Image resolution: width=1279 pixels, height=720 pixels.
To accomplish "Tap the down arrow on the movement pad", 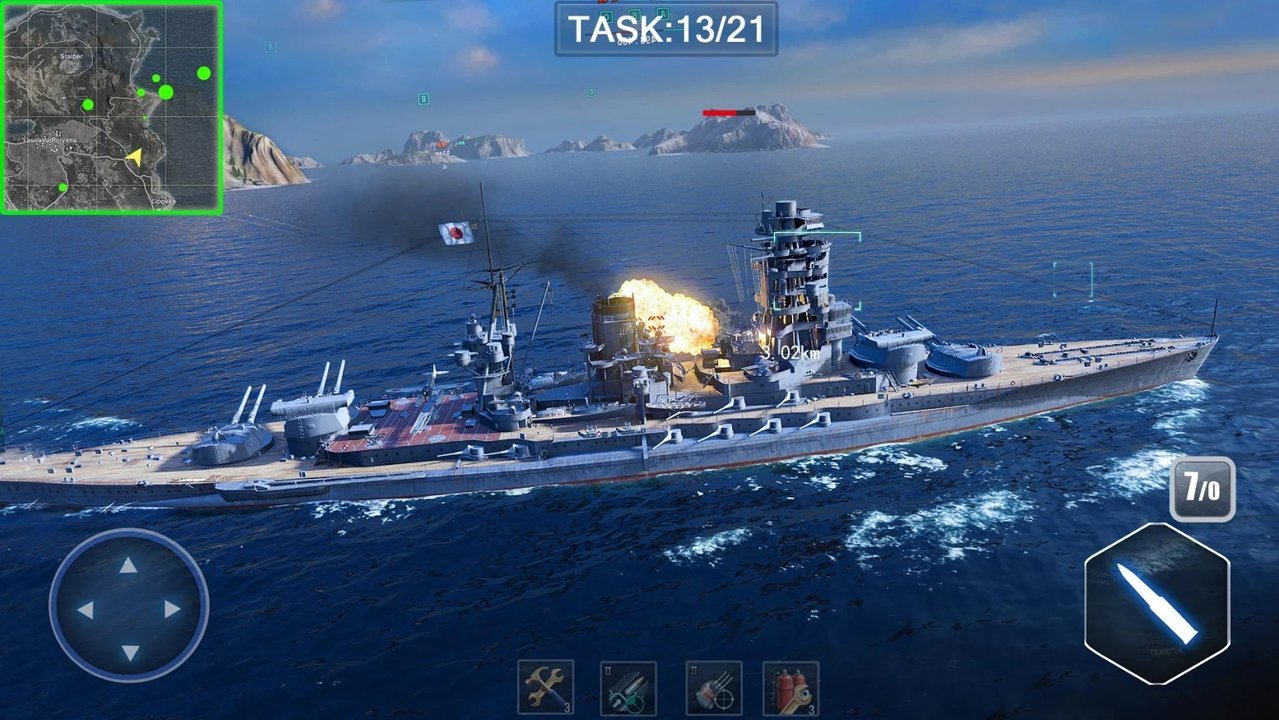I will point(129,652).
